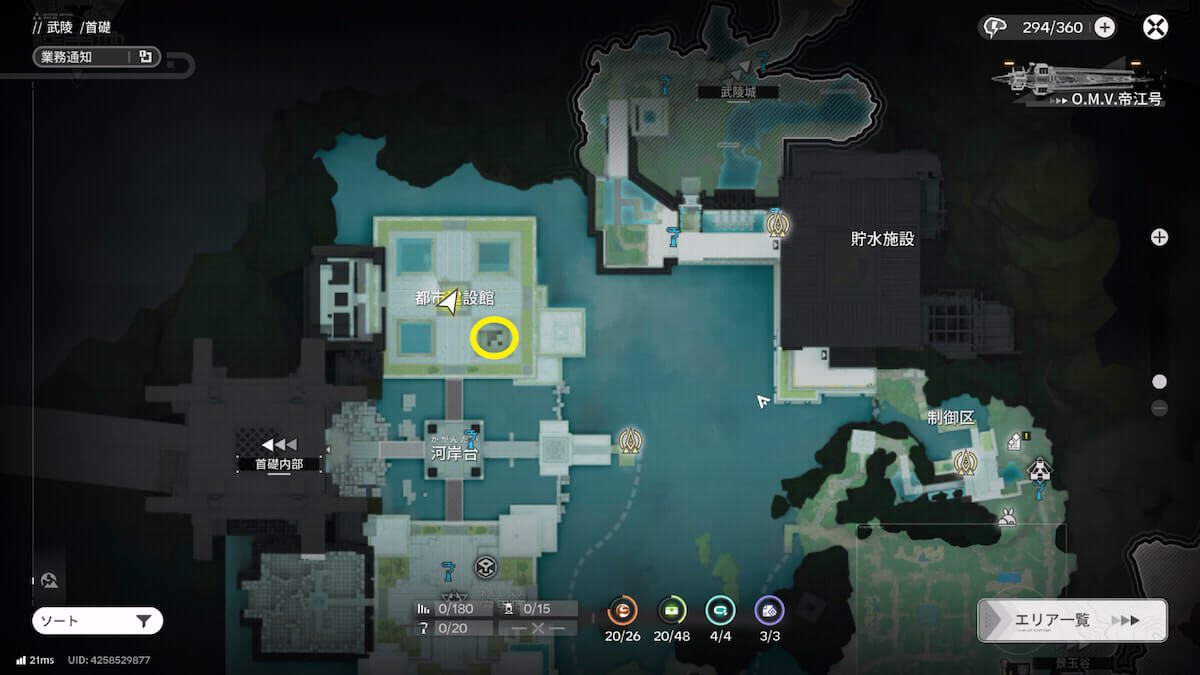Open the エリア一覧 area list
The height and width of the screenshot is (675, 1200).
(1072, 620)
